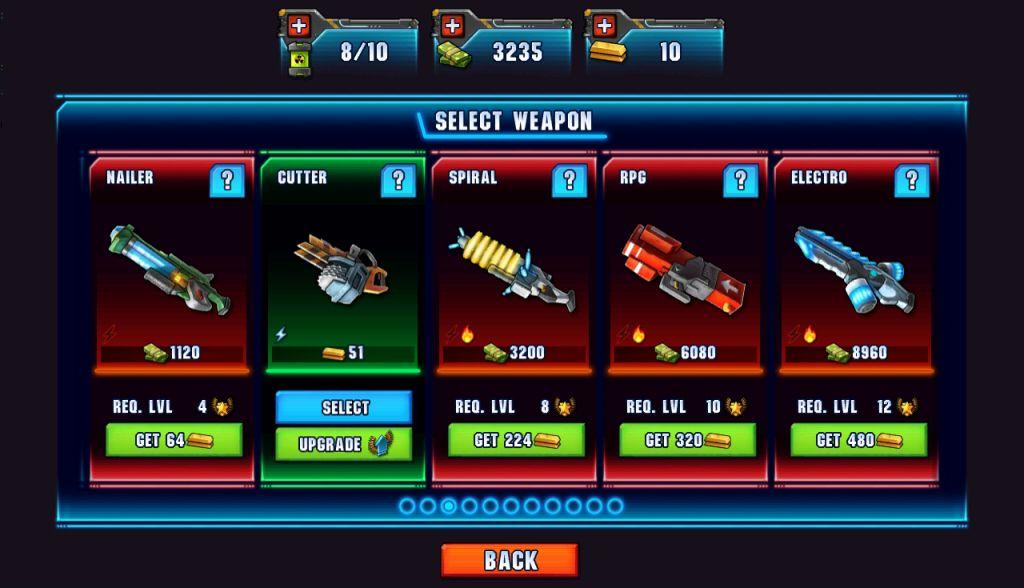Add more energy with the plus button
This screenshot has height=588, width=1024.
(x=299, y=25)
